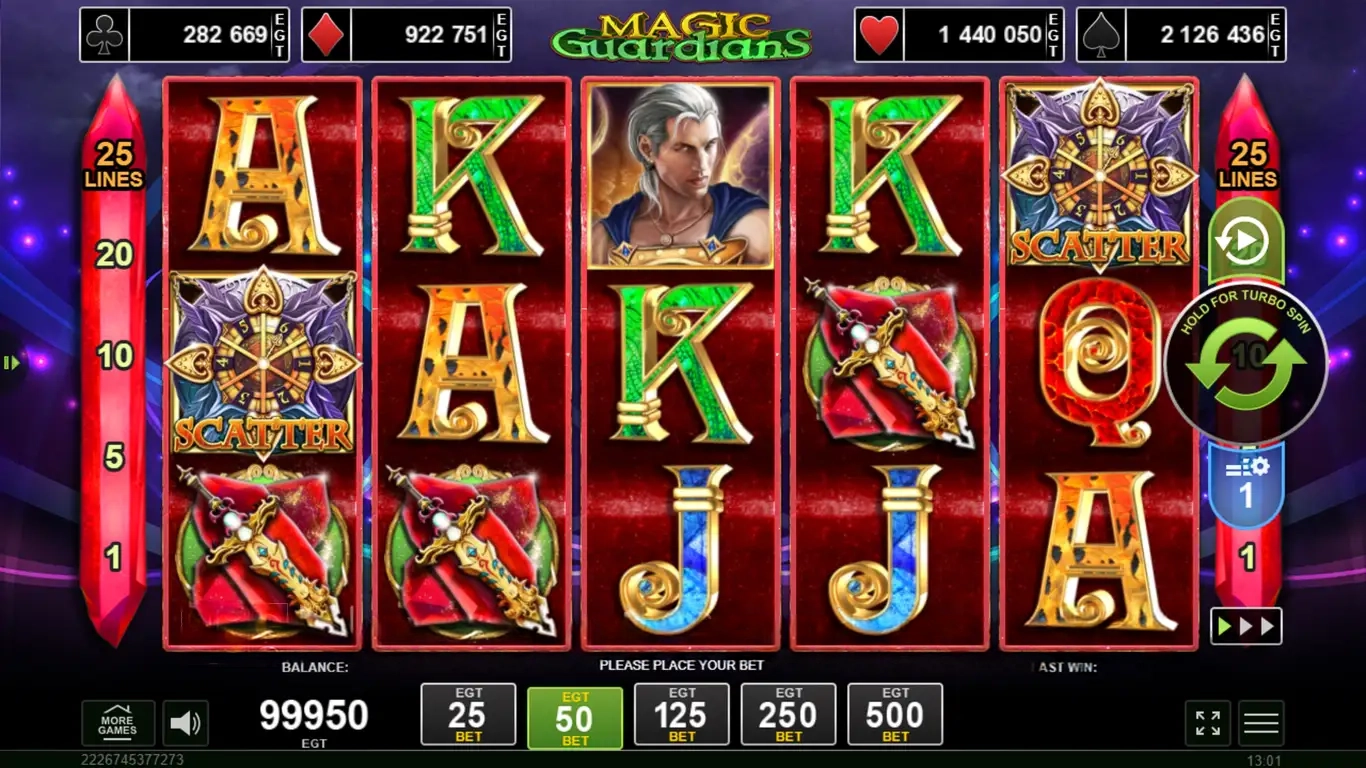1366x768 pixels.
Task: Select the 50 EGT bet button
Action: [x=574, y=717]
